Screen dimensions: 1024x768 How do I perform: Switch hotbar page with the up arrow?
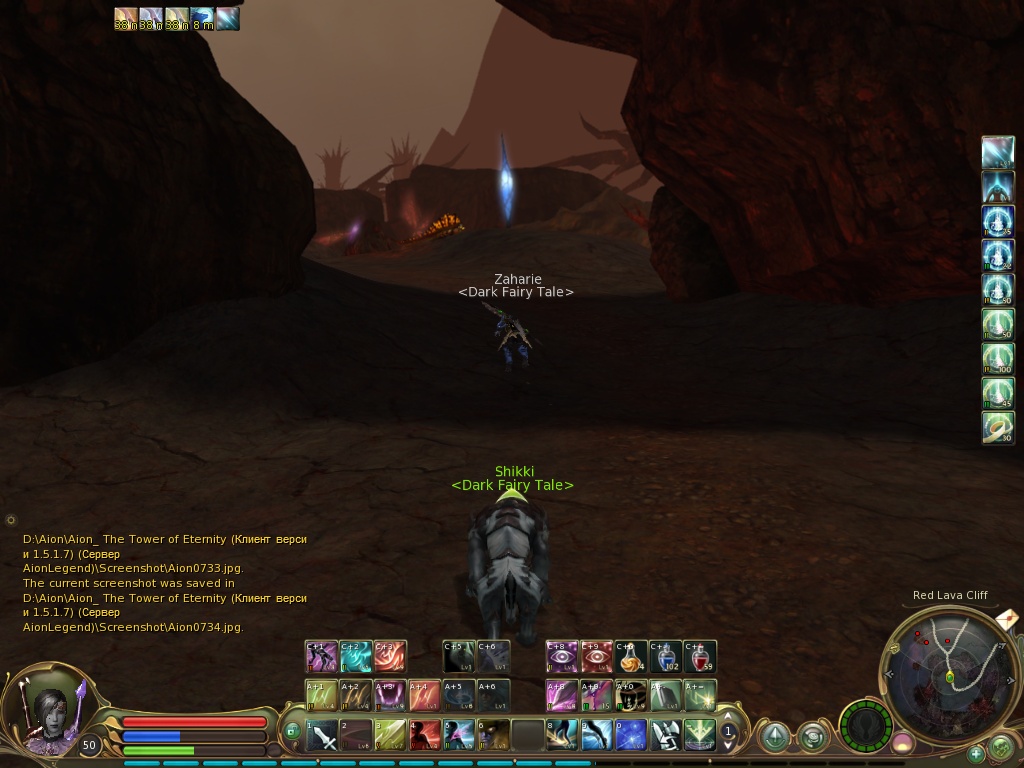pyautogui.click(x=729, y=717)
